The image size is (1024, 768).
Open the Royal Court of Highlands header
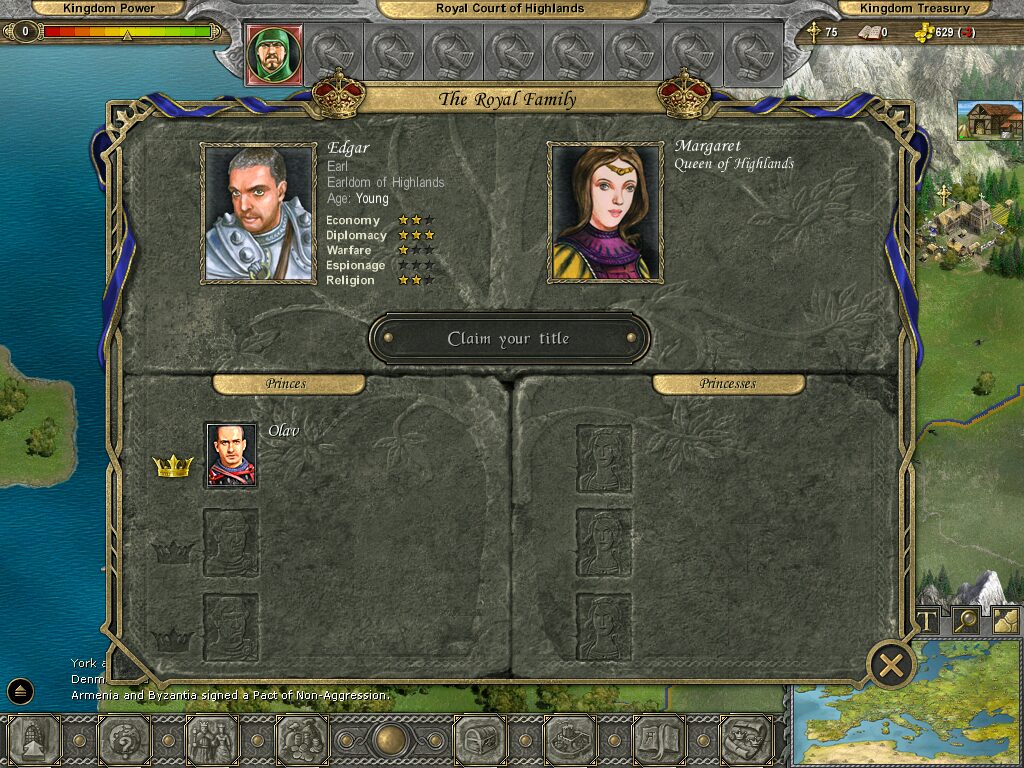pos(510,8)
